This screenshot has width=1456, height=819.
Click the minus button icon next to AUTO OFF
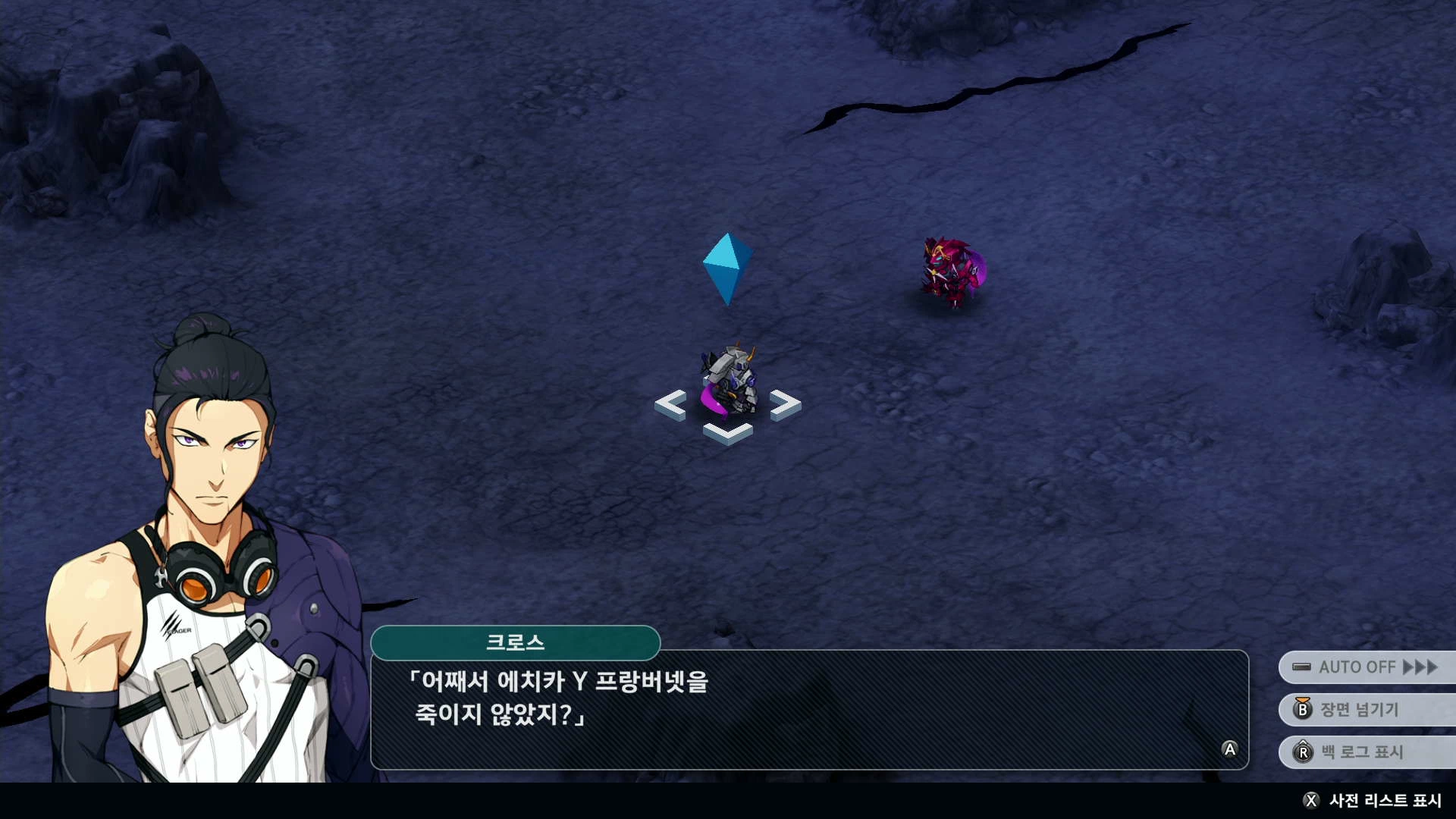tap(1303, 667)
